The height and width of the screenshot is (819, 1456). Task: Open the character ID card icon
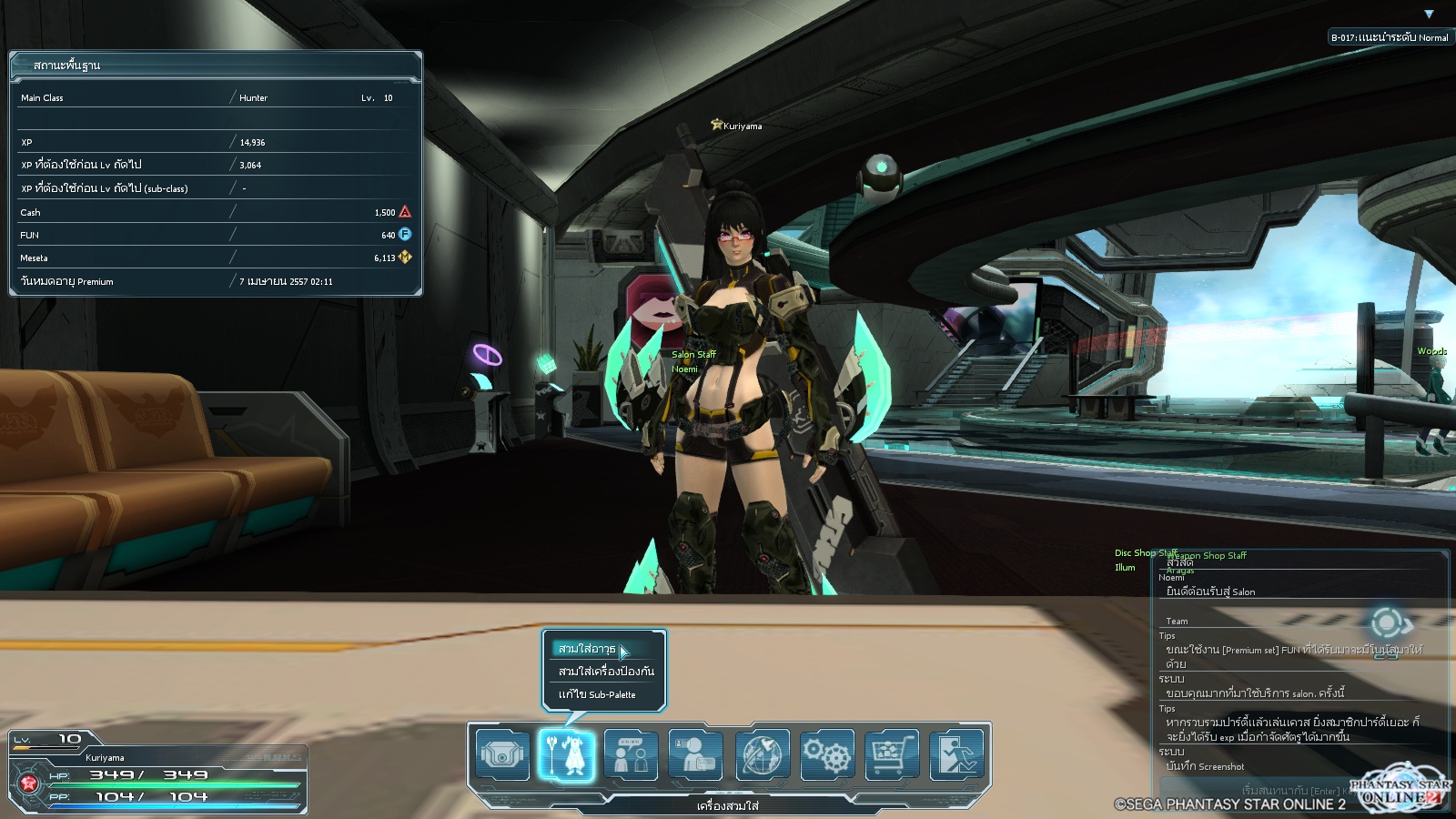point(696,754)
